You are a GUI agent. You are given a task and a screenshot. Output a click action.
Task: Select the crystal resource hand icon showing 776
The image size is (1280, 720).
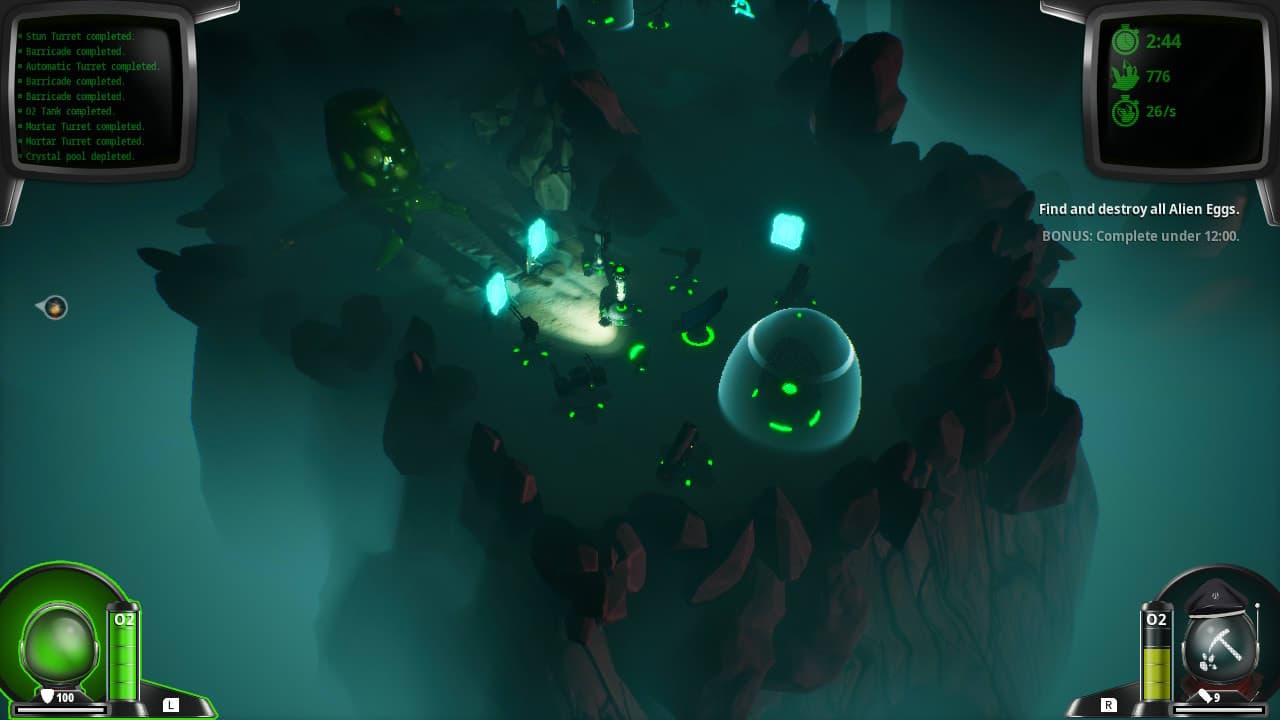point(1128,76)
